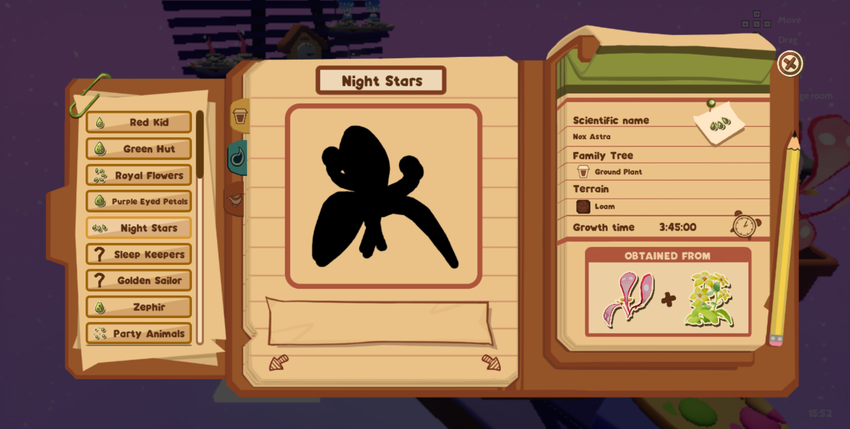Inspect the pink parent plant icon
Viewport: 850px width, 429px height.
627,299
